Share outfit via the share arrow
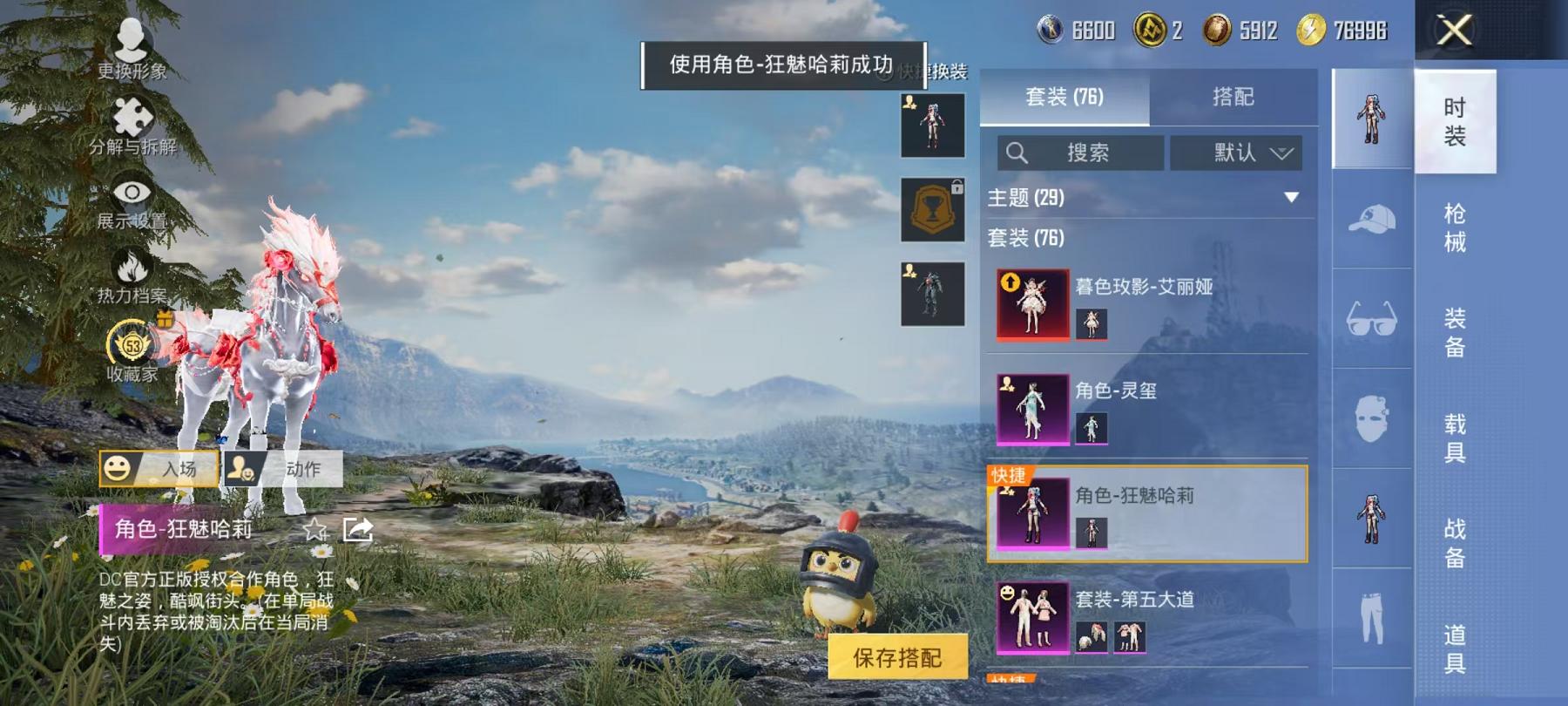Viewport: 1568px width, 706px height. pyautogui.click(x=359, y=528)
